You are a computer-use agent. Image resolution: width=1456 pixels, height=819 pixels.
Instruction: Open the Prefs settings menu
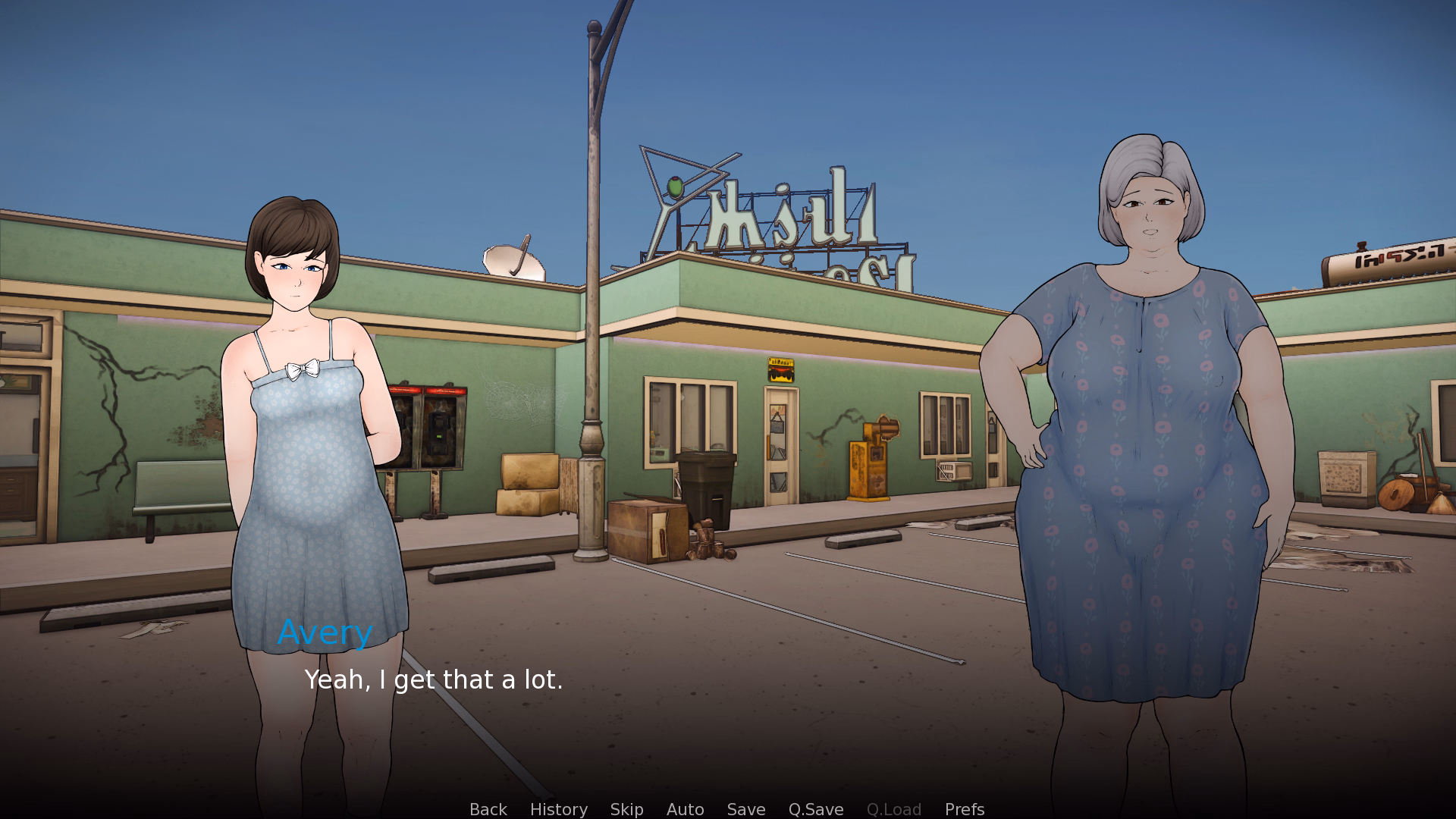coord(964,809)
